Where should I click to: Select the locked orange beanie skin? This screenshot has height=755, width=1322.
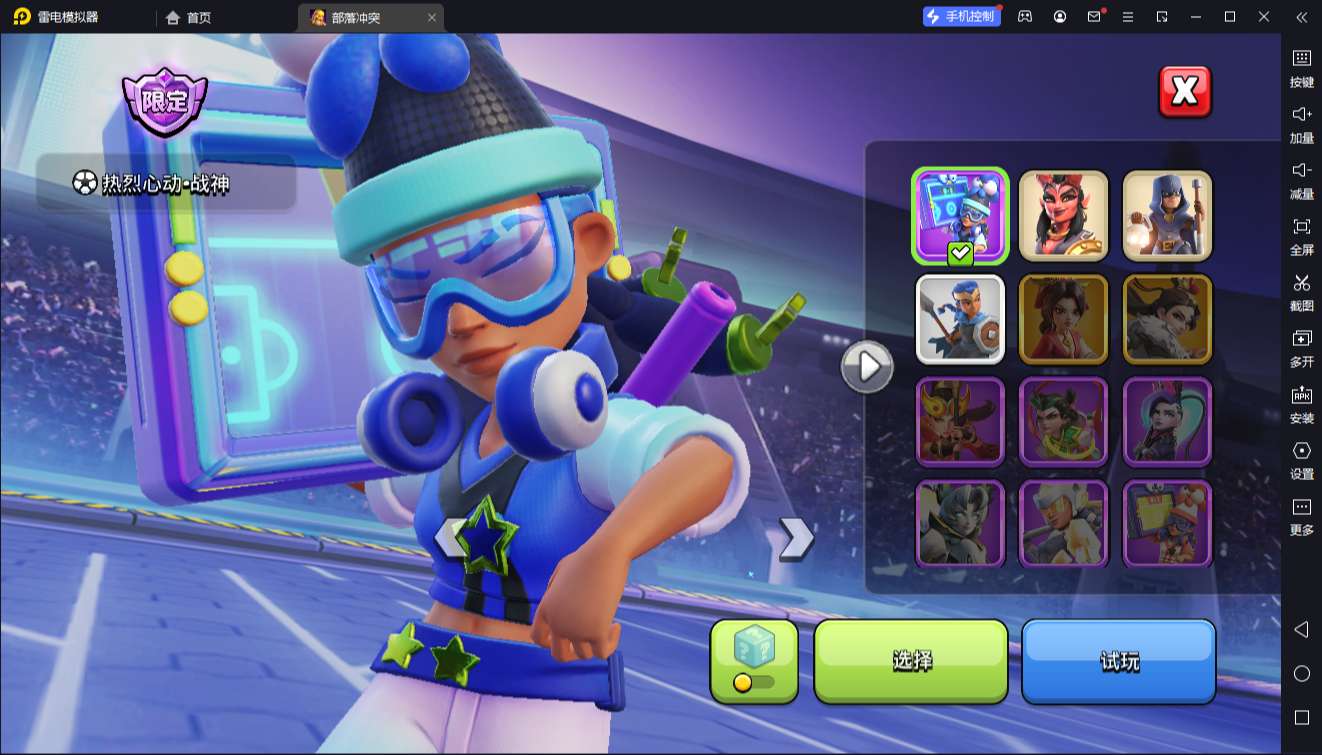coord(1167,524)
